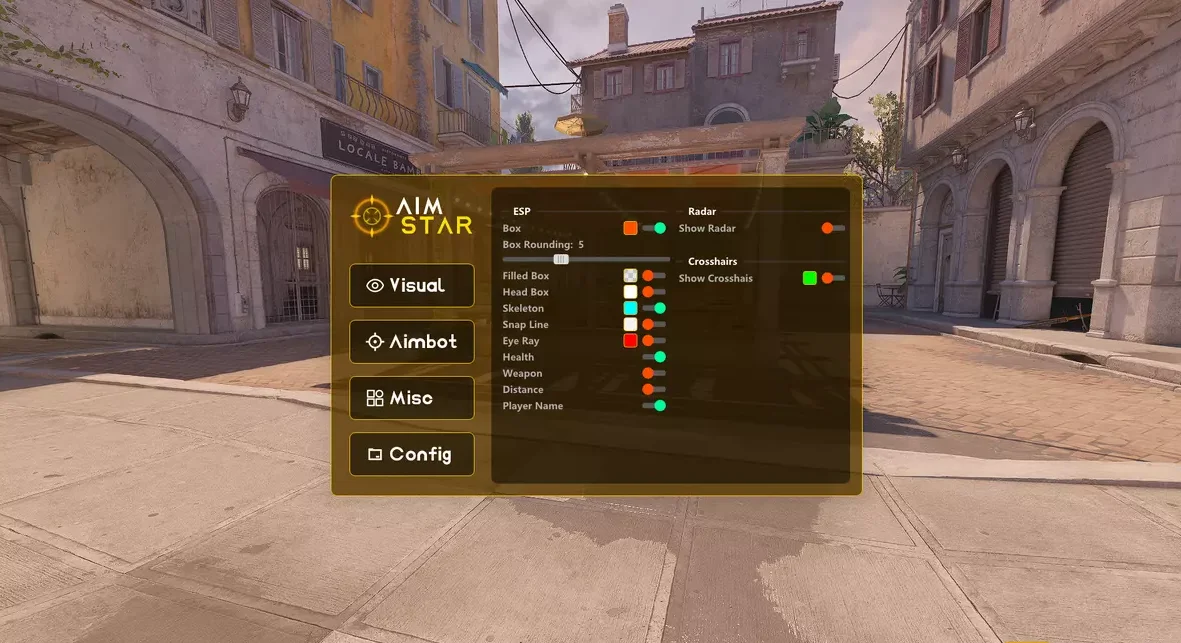Open the Visual section
Image resolution: width=1181 pixels, height=643 pixels.
coord(411,286)
